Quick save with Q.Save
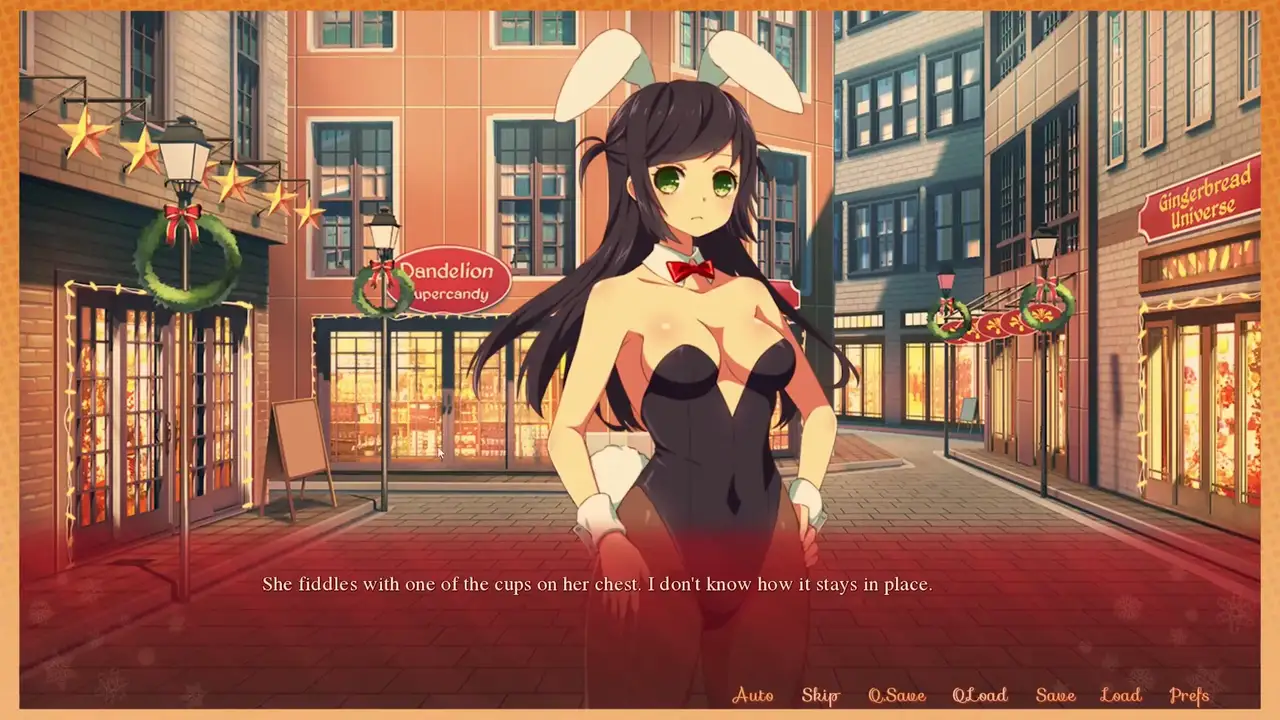The width and height of the screenshot is (1280, 720). (x=896, y=695)
